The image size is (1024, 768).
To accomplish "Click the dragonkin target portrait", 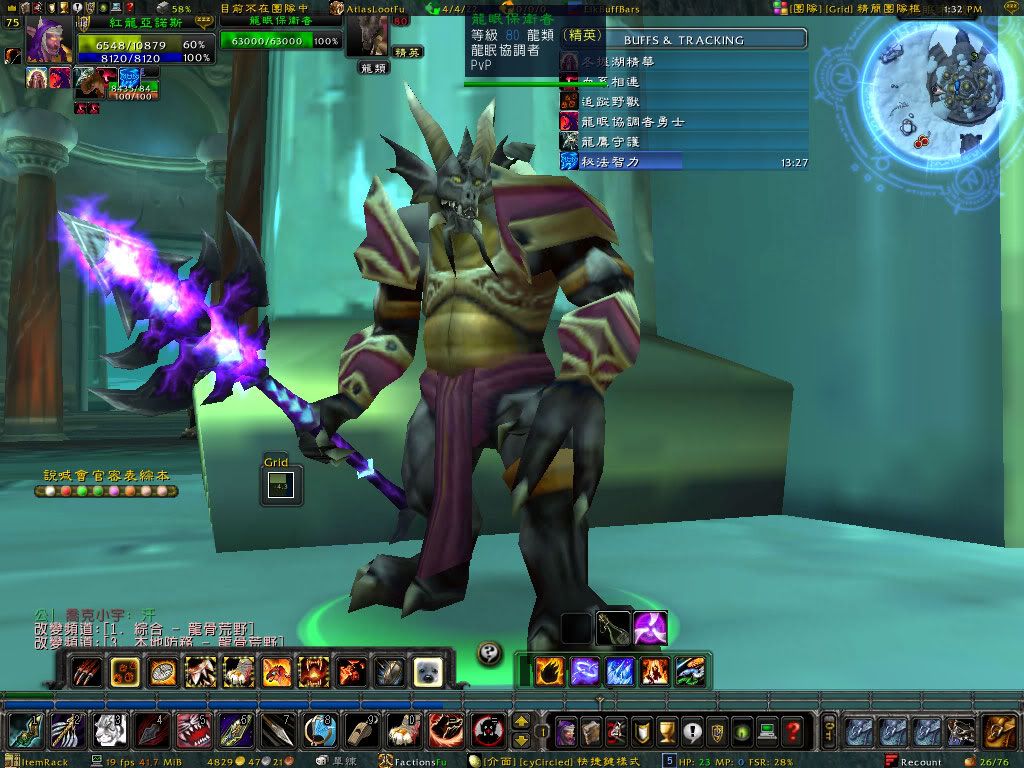I will [367, 36].
